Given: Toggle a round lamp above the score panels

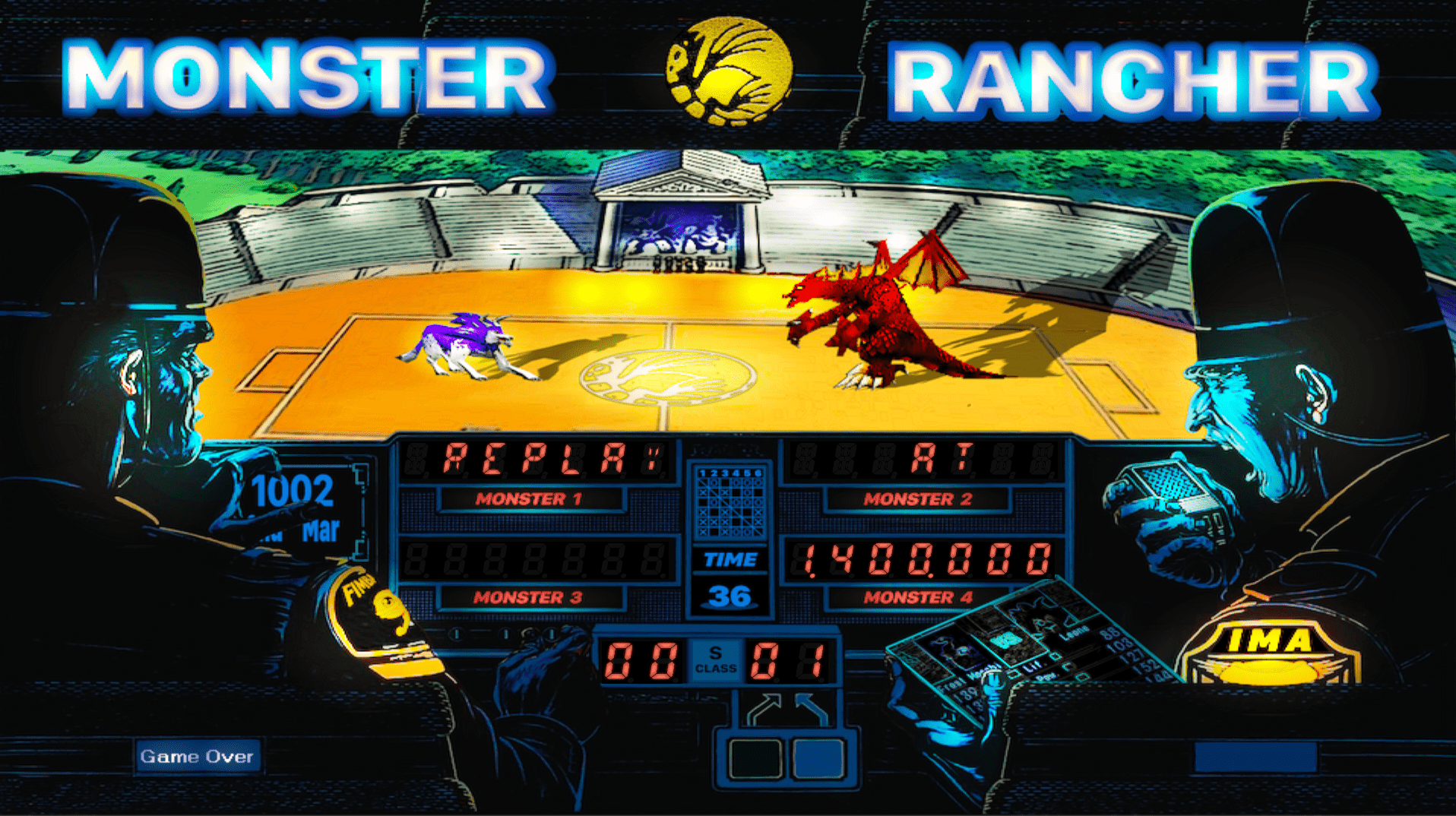Looking at the screenshot, I should tap(456, 634).
